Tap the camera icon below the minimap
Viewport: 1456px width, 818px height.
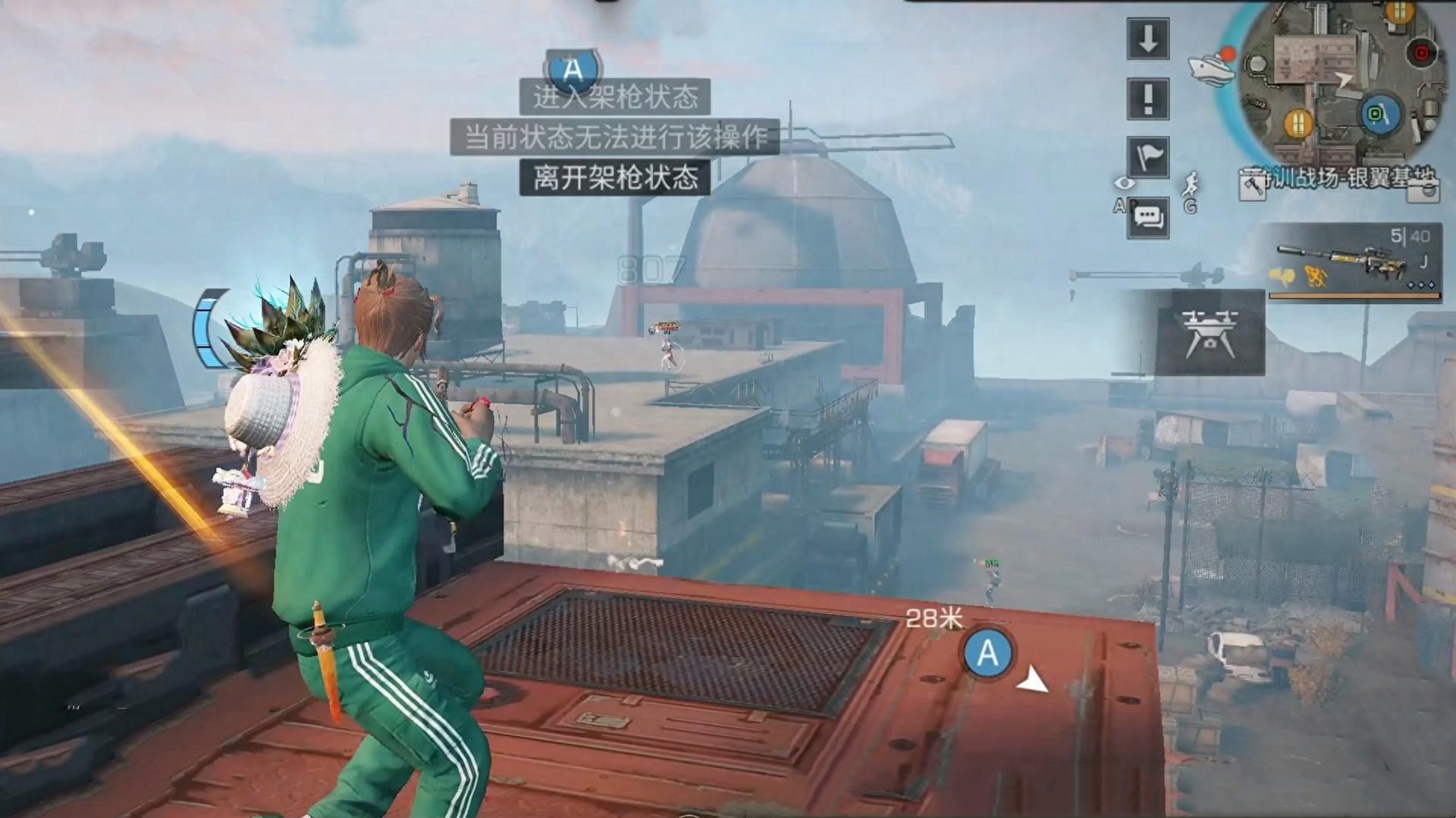1423,189
